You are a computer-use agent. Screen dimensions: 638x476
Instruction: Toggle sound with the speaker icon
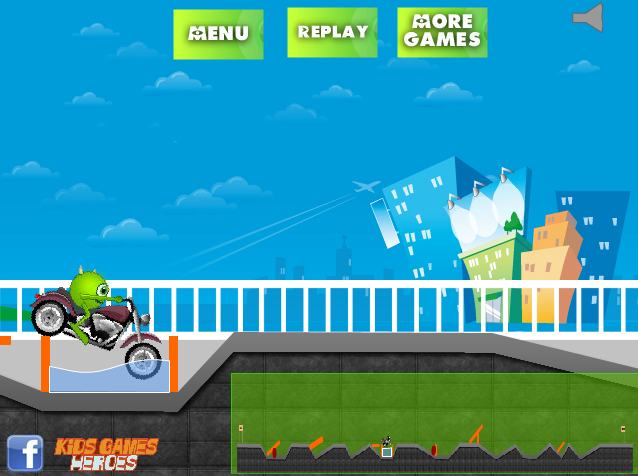coord(588,18)
